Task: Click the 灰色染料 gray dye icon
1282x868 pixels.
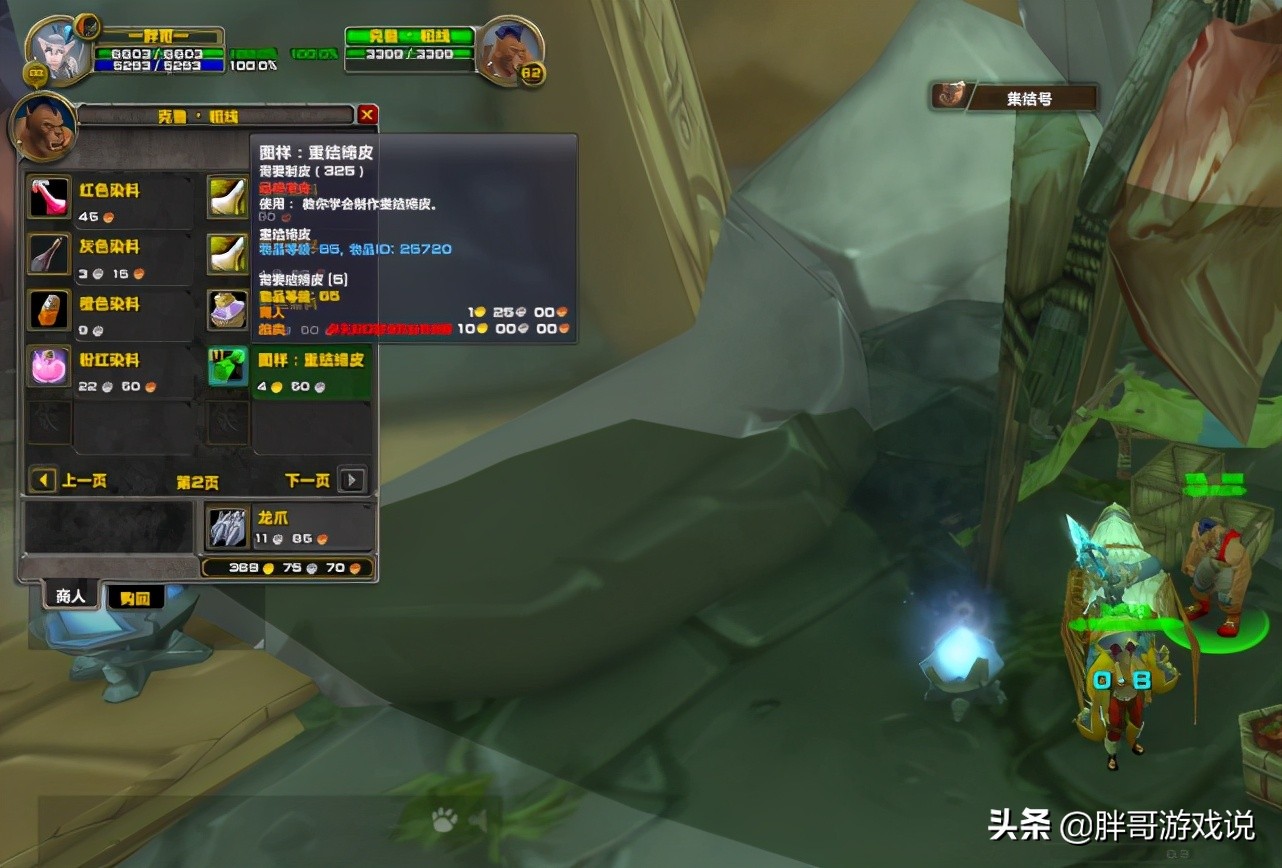Action: [x=48, y=253]
